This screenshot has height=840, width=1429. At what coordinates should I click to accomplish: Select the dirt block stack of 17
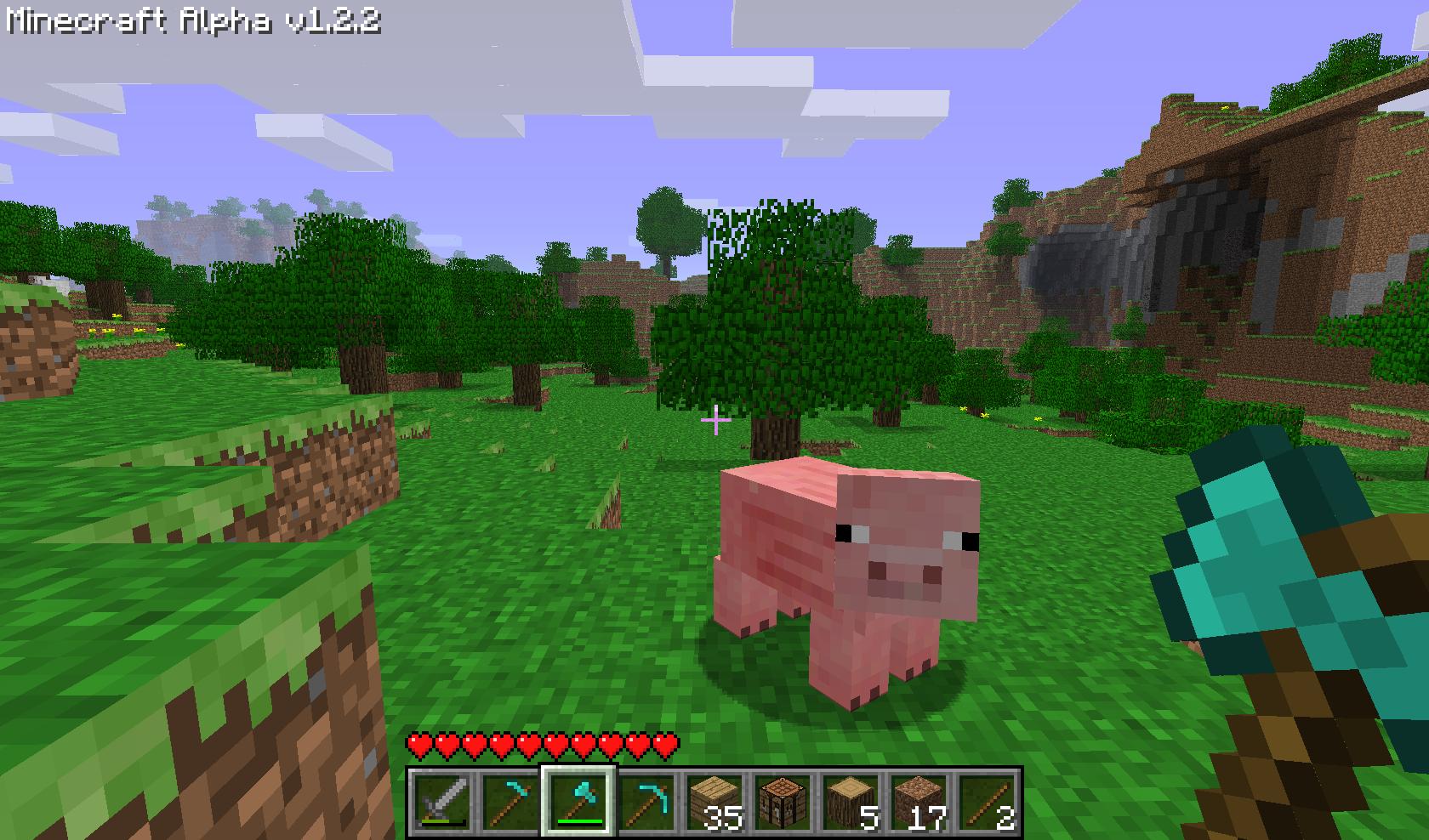(921, 799)
